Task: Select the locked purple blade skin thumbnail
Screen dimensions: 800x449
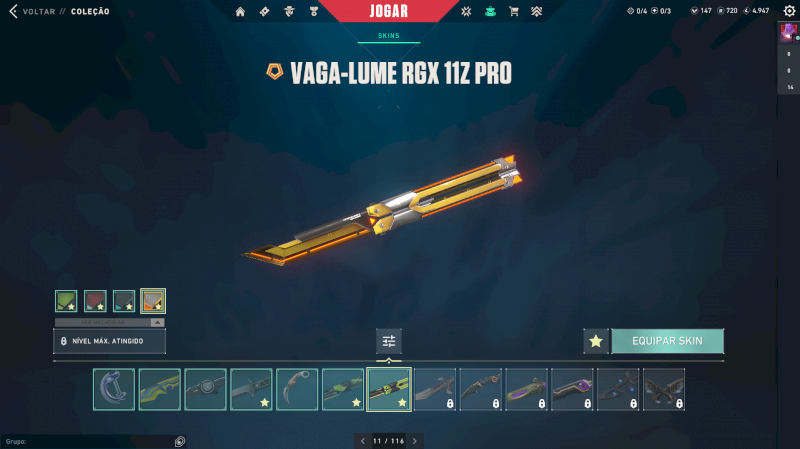Action: [572, 389]
